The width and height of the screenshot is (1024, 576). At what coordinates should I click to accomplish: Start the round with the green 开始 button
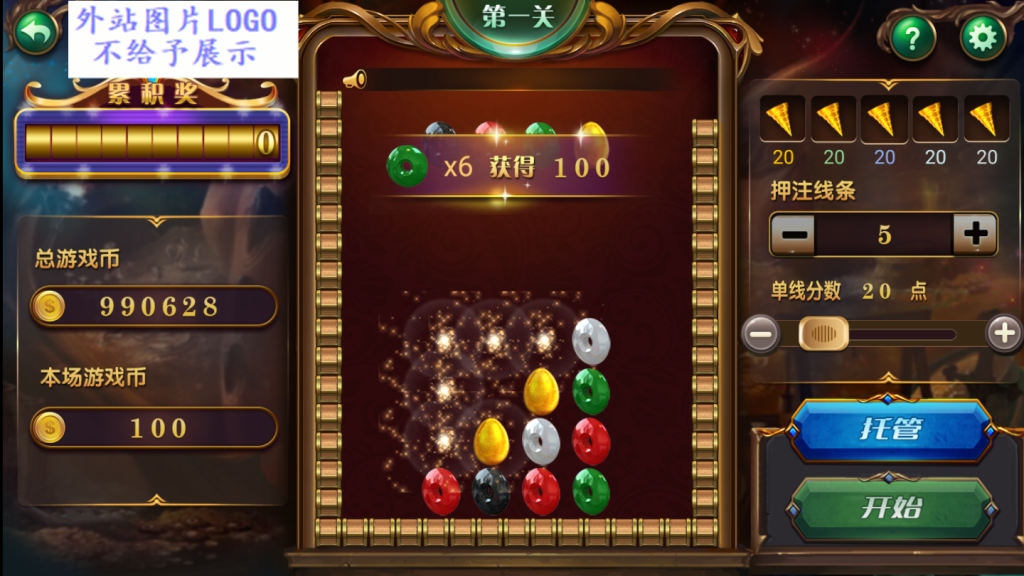coord(890,508)
